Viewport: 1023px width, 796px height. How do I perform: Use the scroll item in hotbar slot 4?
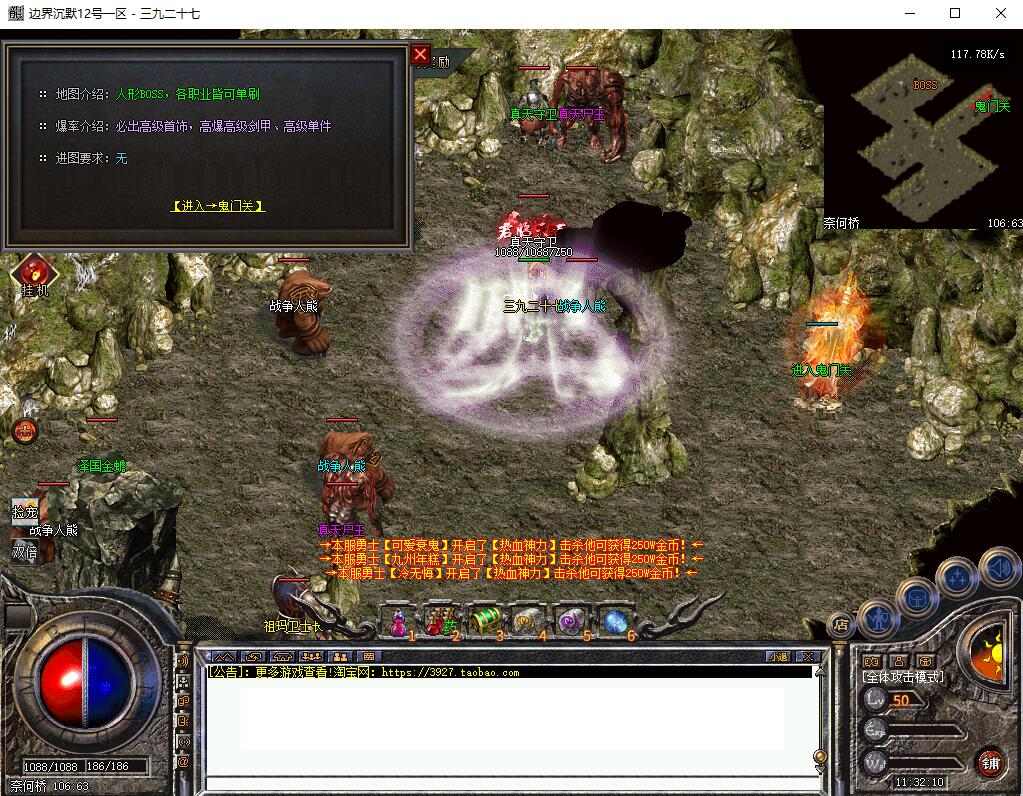pyautogui.click(x=527, y=622)
